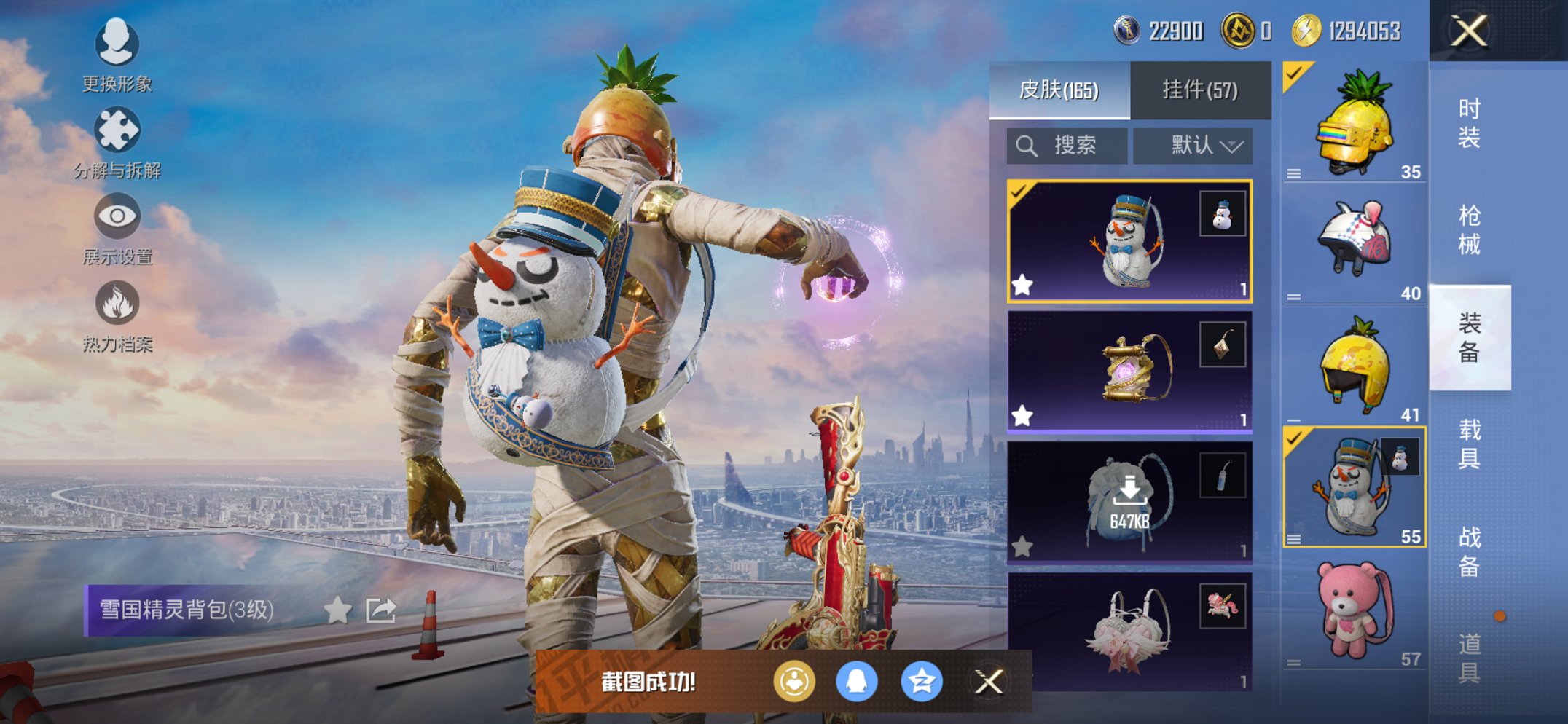Viewport: 1568px width, 724px height.
Task: Open the 战备 category
Action: pyautogui.click(x=1469, y=551)
